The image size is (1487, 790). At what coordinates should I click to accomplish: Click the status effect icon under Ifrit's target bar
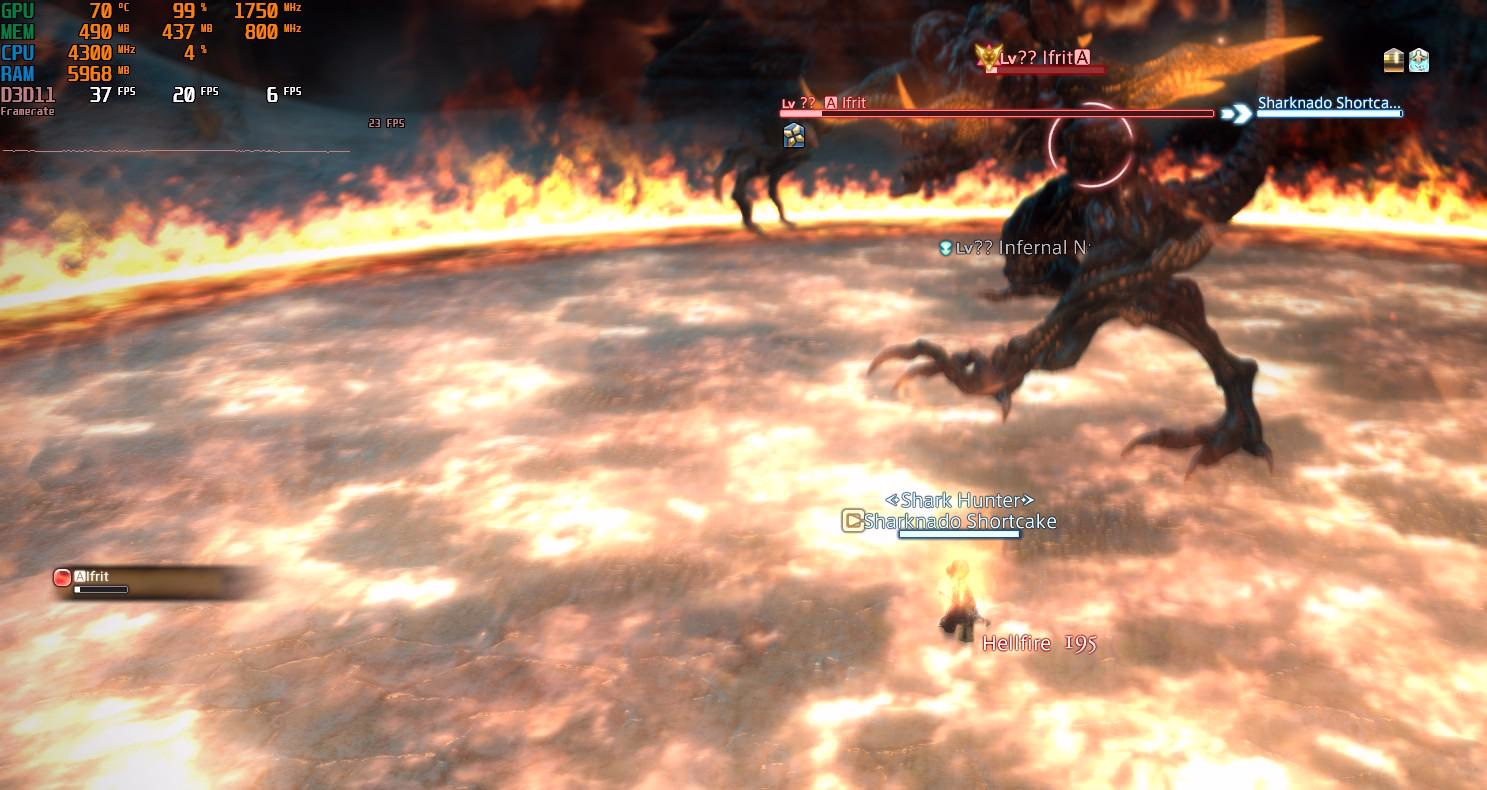tap(794, 135)
